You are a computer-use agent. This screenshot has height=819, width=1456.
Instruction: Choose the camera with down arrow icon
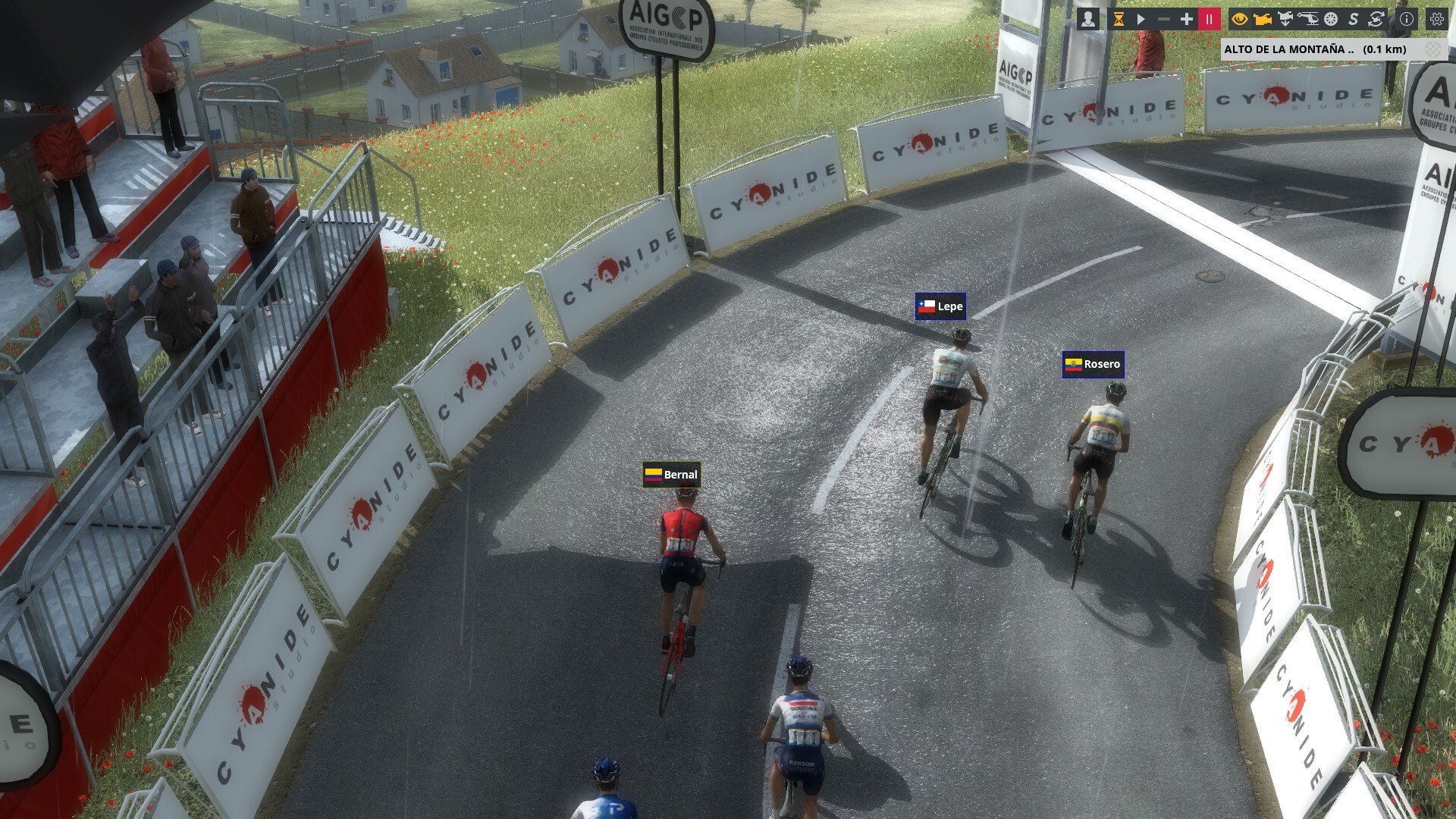tap(1285, 20)
